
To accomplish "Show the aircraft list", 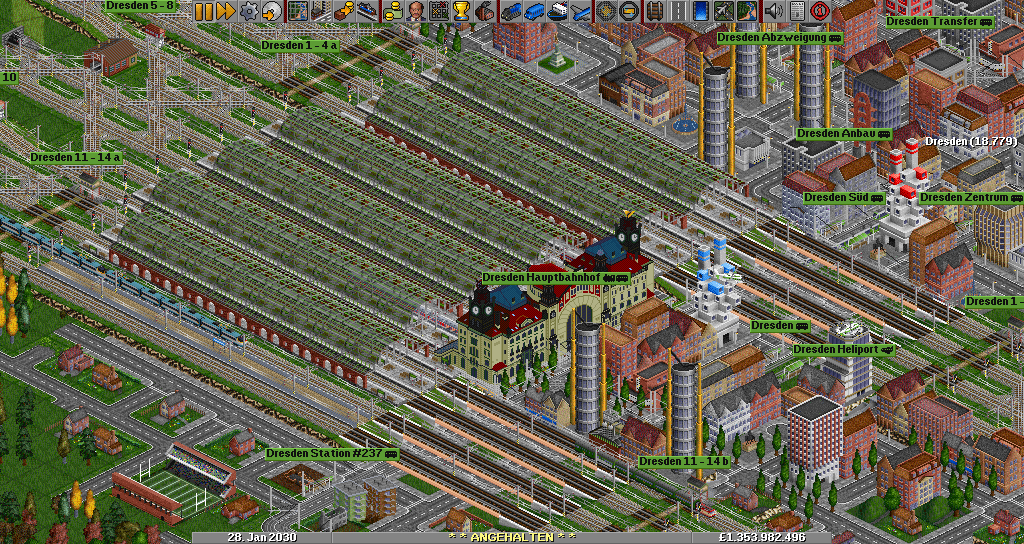I will (x=579, y=11).
